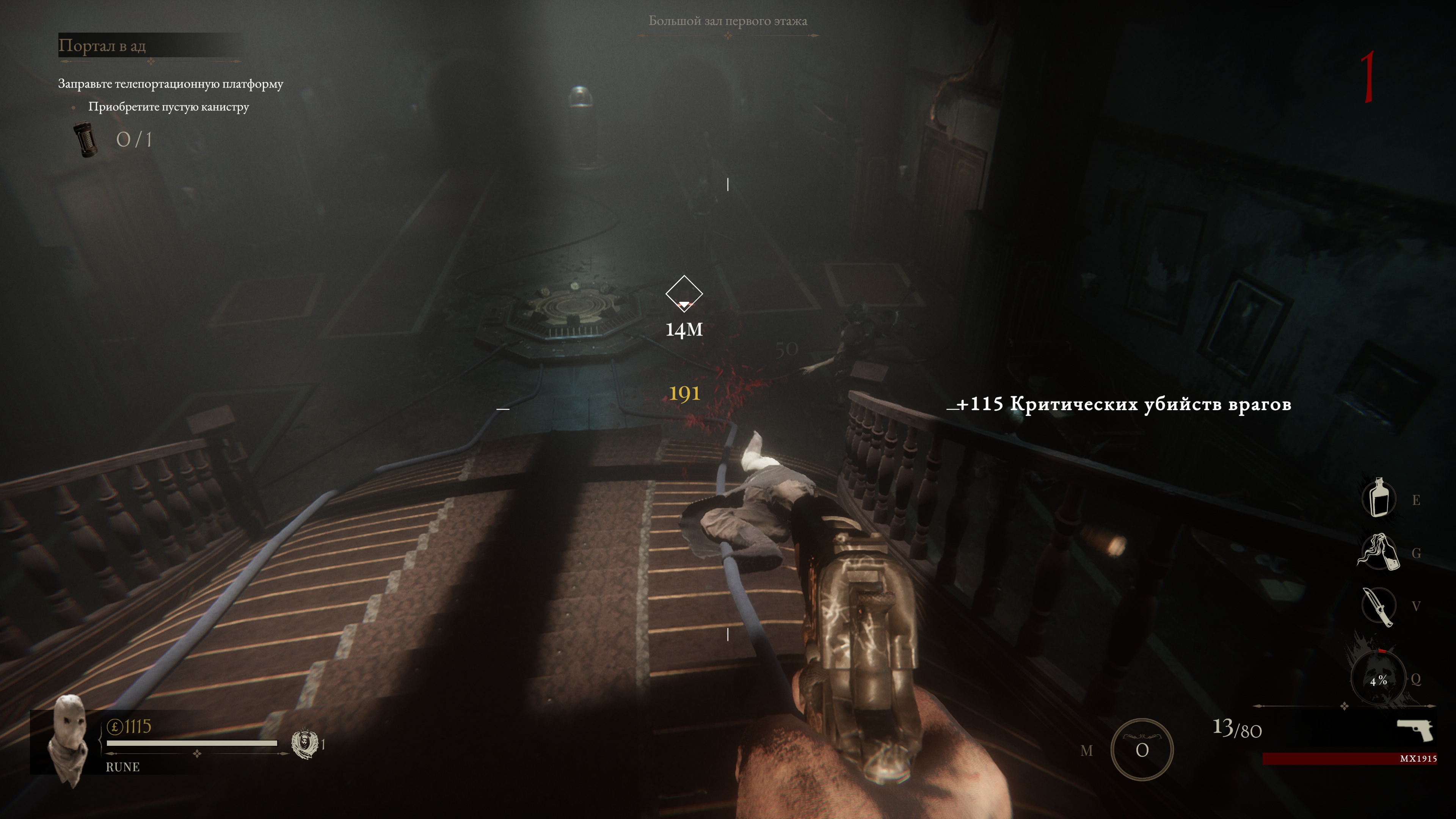Viewport: 1456px width, 819px height.
Task: Click the laurel emblem level badge
Action: [x=304, y=744]
